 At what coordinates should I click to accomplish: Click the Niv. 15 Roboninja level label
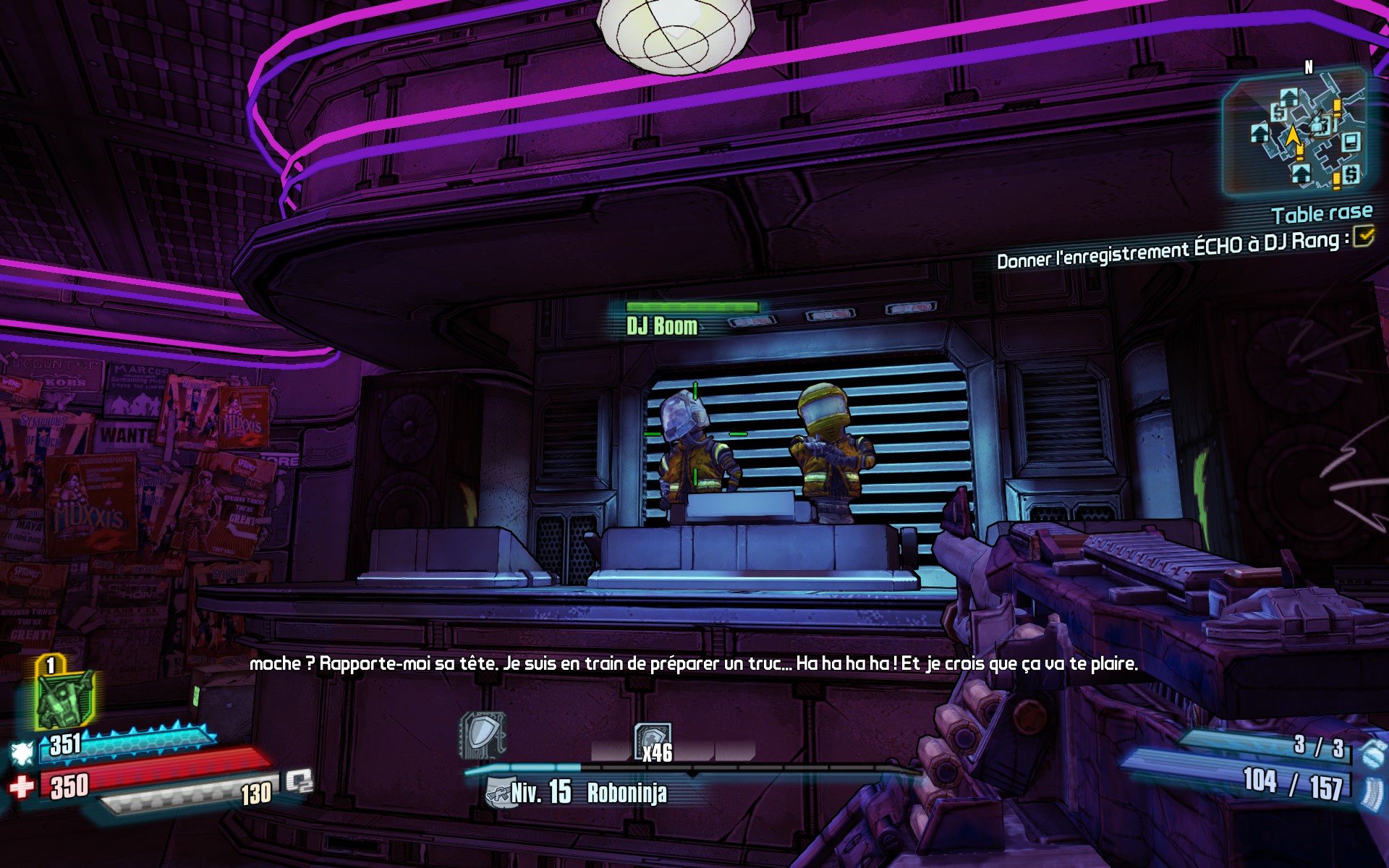[x=587, y=793]
